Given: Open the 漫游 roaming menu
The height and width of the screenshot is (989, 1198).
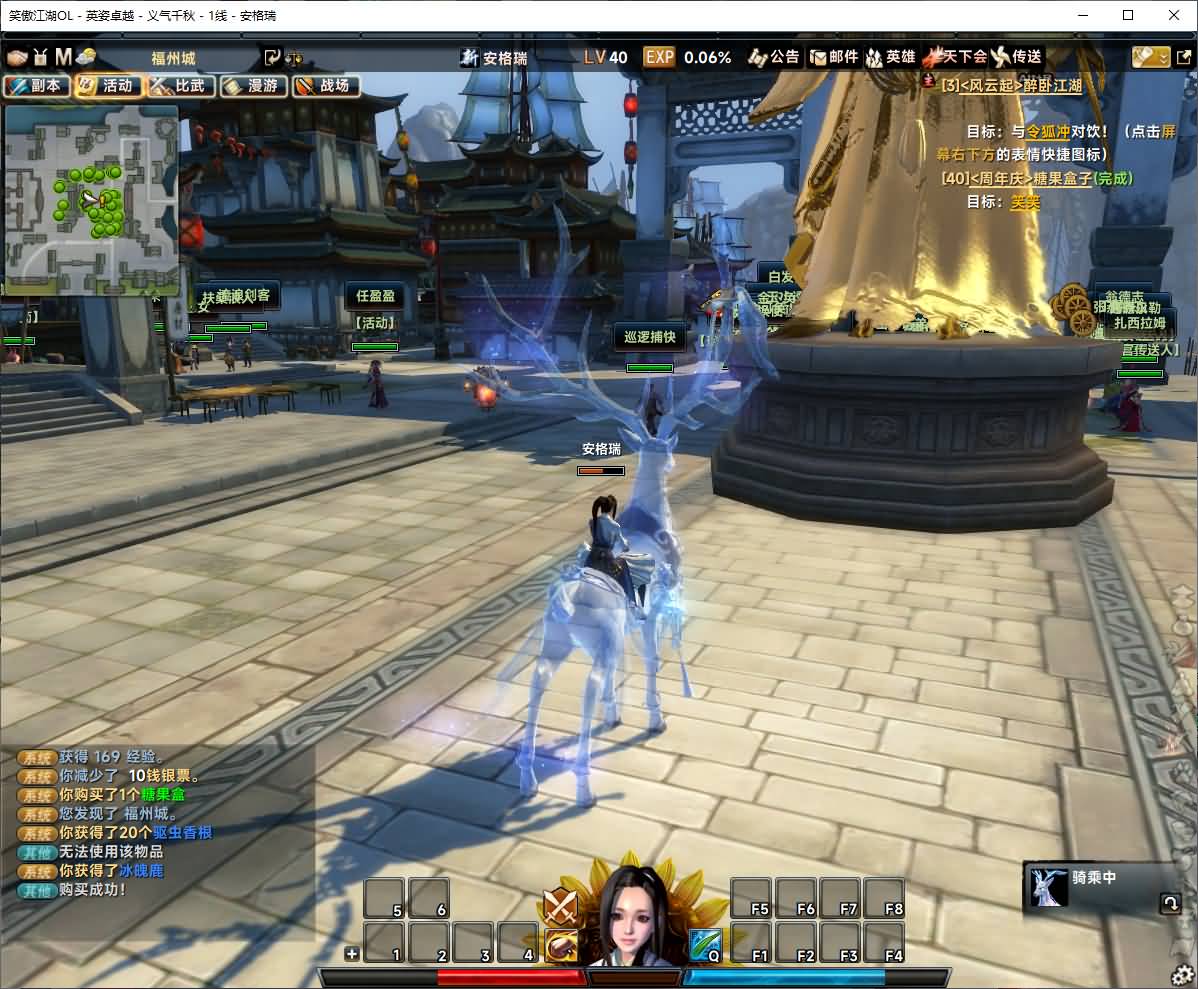Looking at the screenshot, I should [254, 86].
